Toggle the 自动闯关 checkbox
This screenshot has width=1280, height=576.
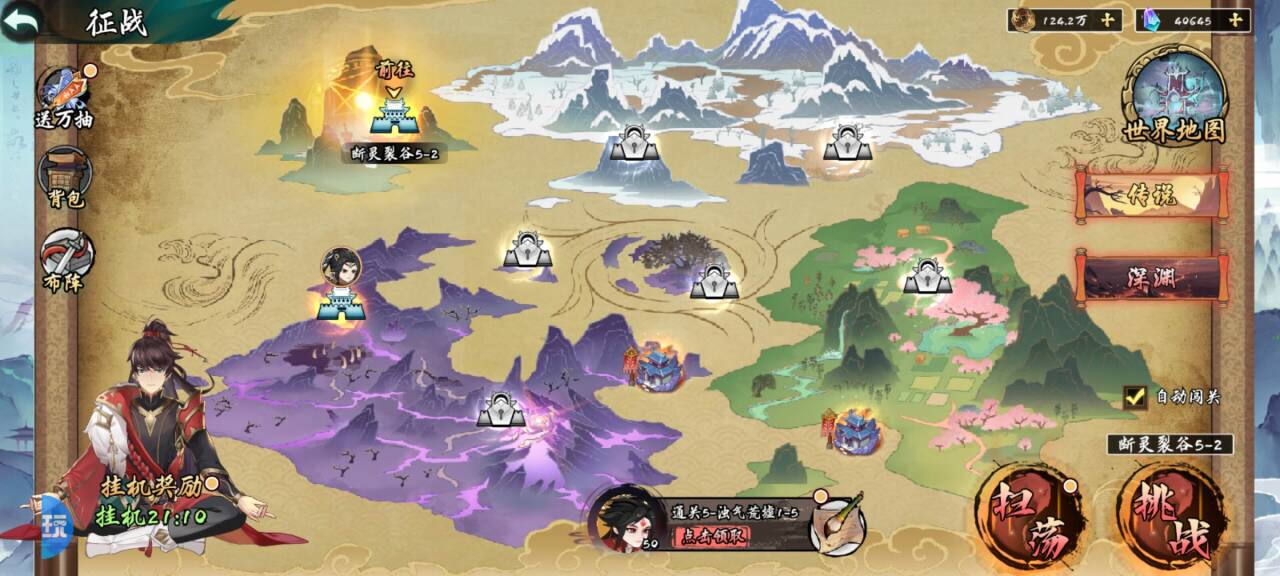point(1135,397)
